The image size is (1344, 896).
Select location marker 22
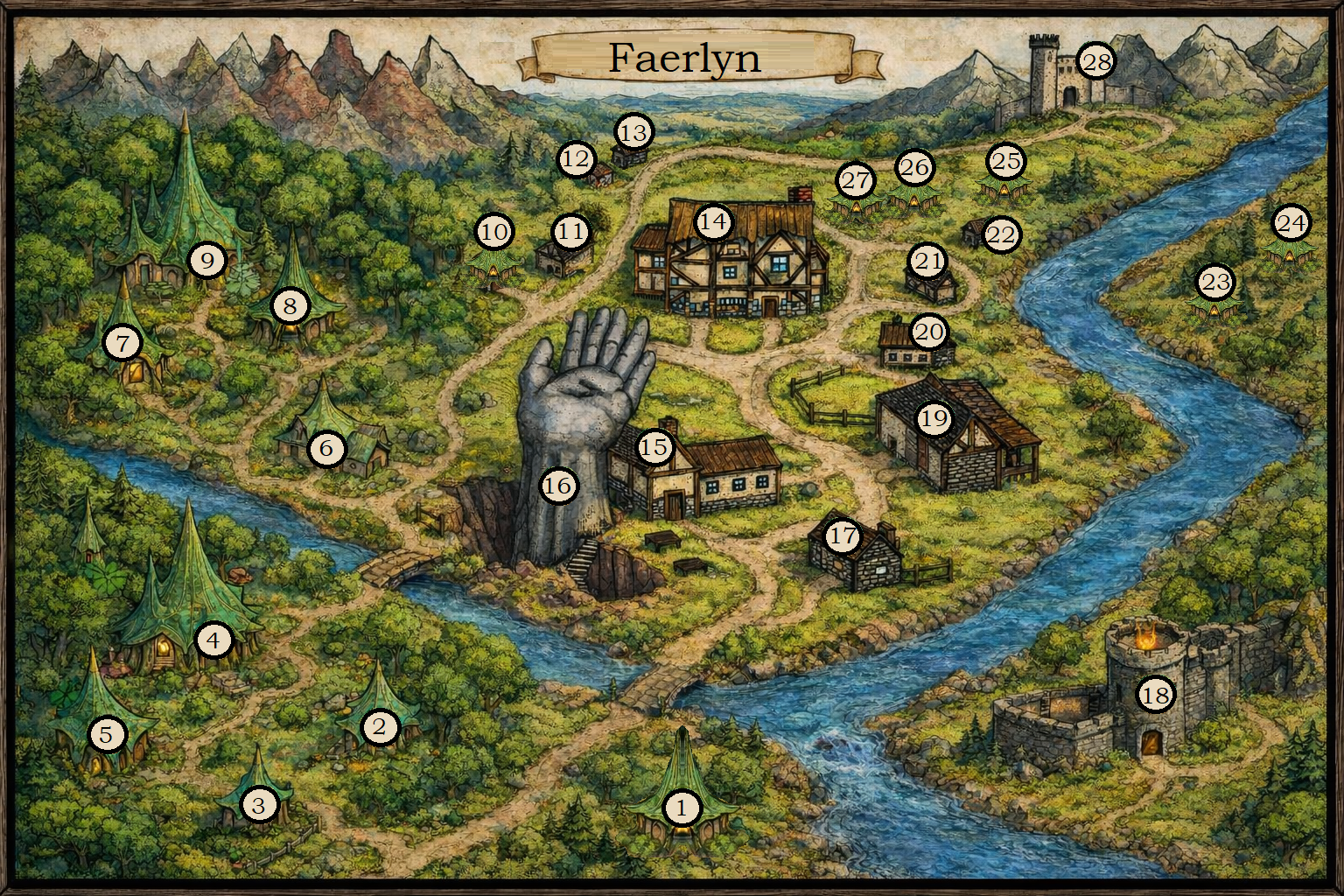[x=1001, y=234]
